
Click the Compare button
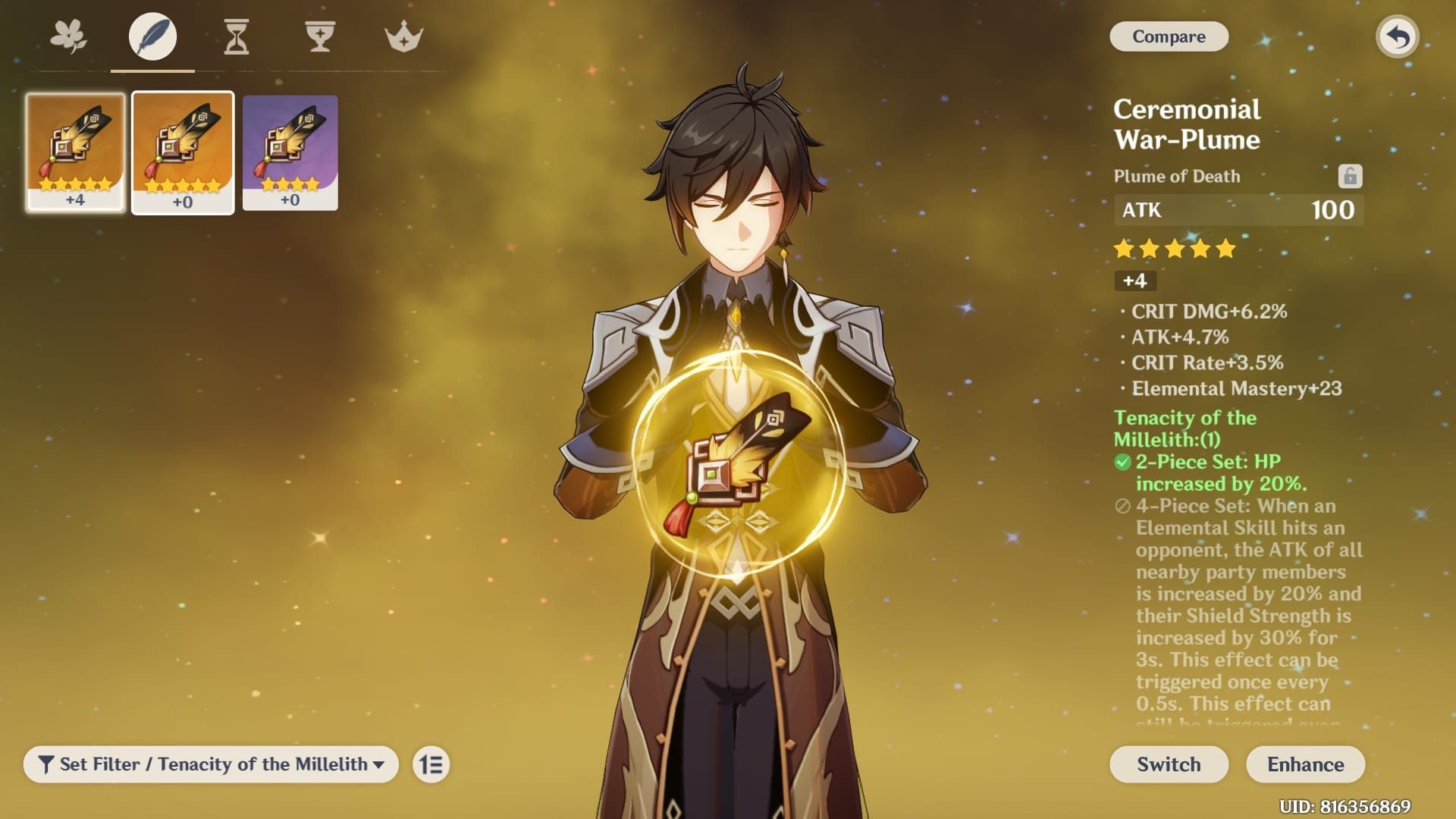(1169, 36)
